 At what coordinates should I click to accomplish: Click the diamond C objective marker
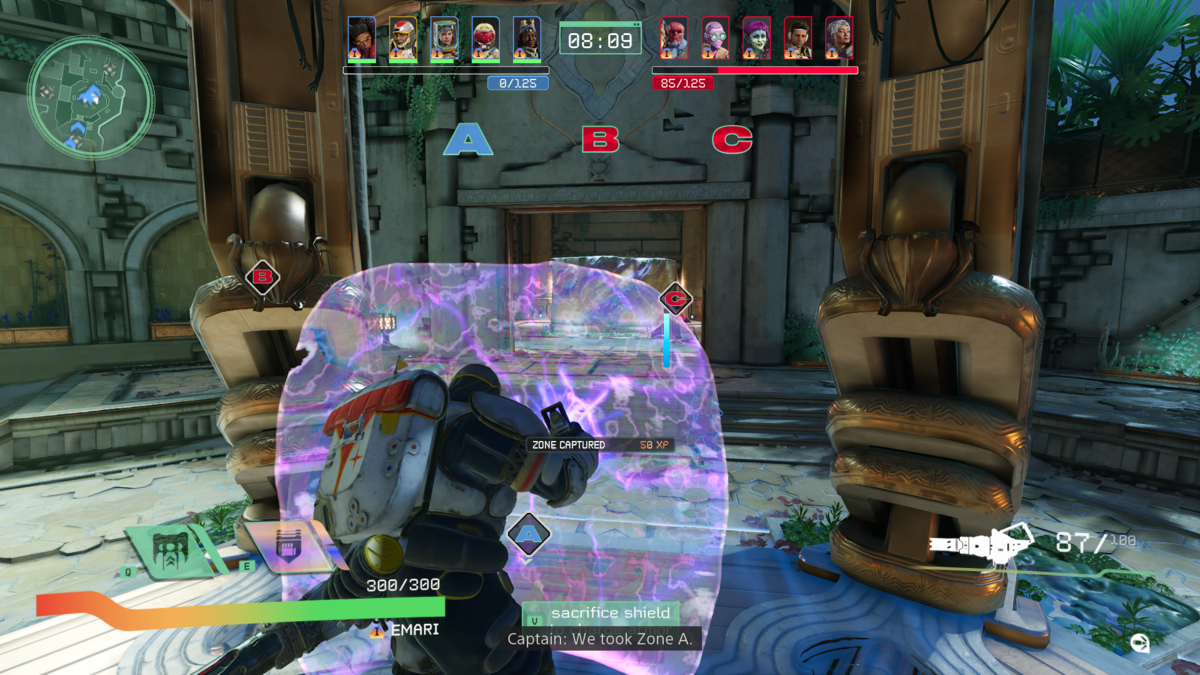pyautogui.click(x=676, y=298)
